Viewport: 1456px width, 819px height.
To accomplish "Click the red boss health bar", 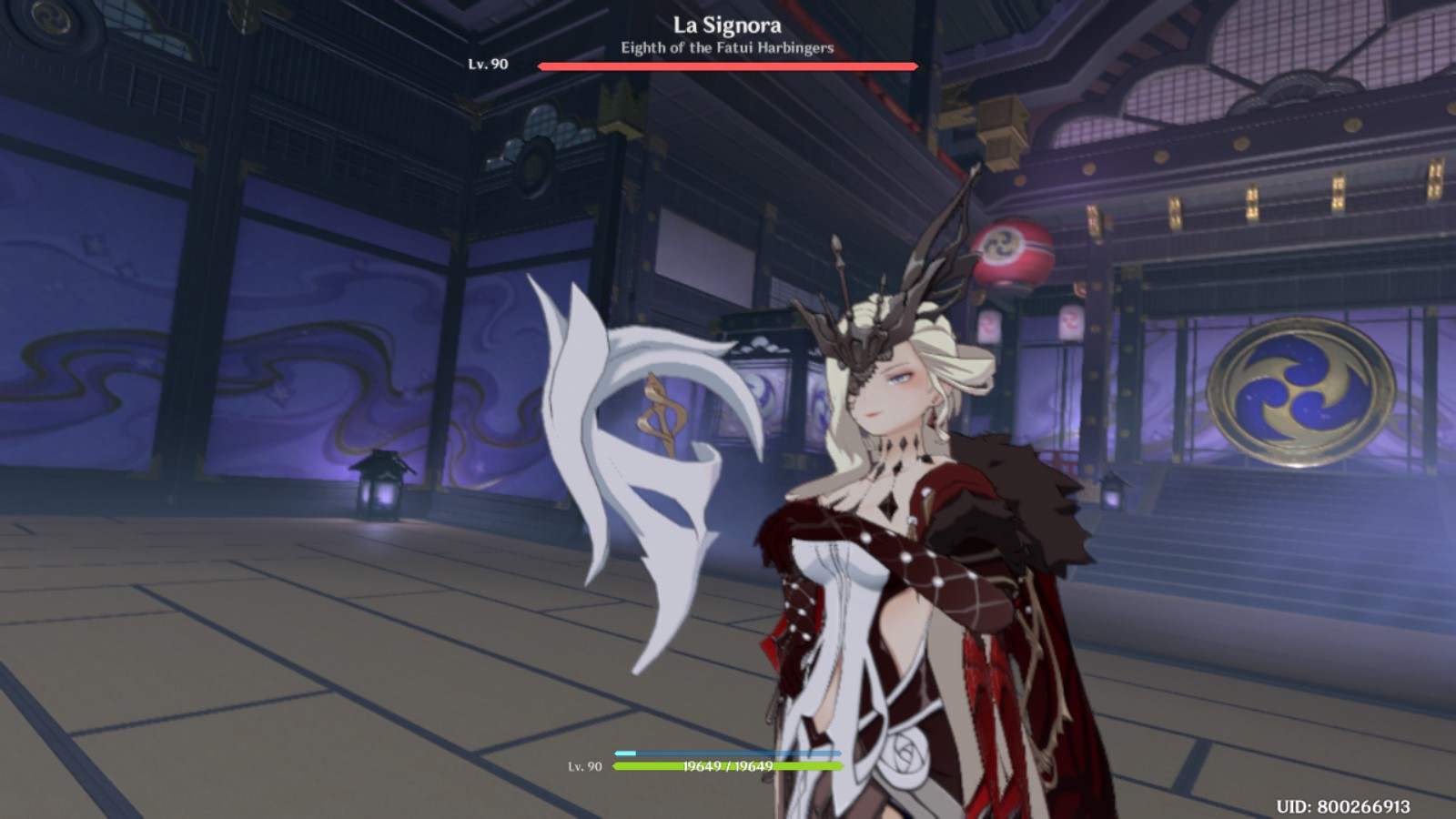I will click(728, 64).
